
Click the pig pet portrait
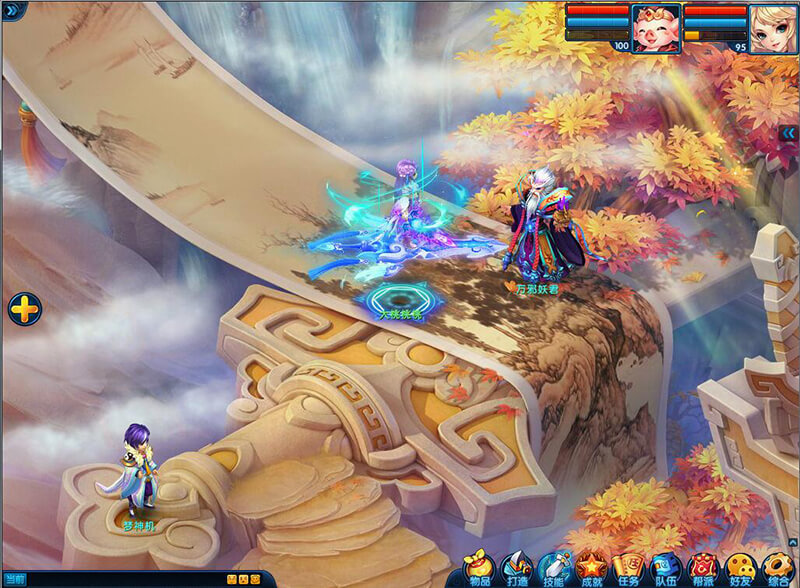point(655,23)
